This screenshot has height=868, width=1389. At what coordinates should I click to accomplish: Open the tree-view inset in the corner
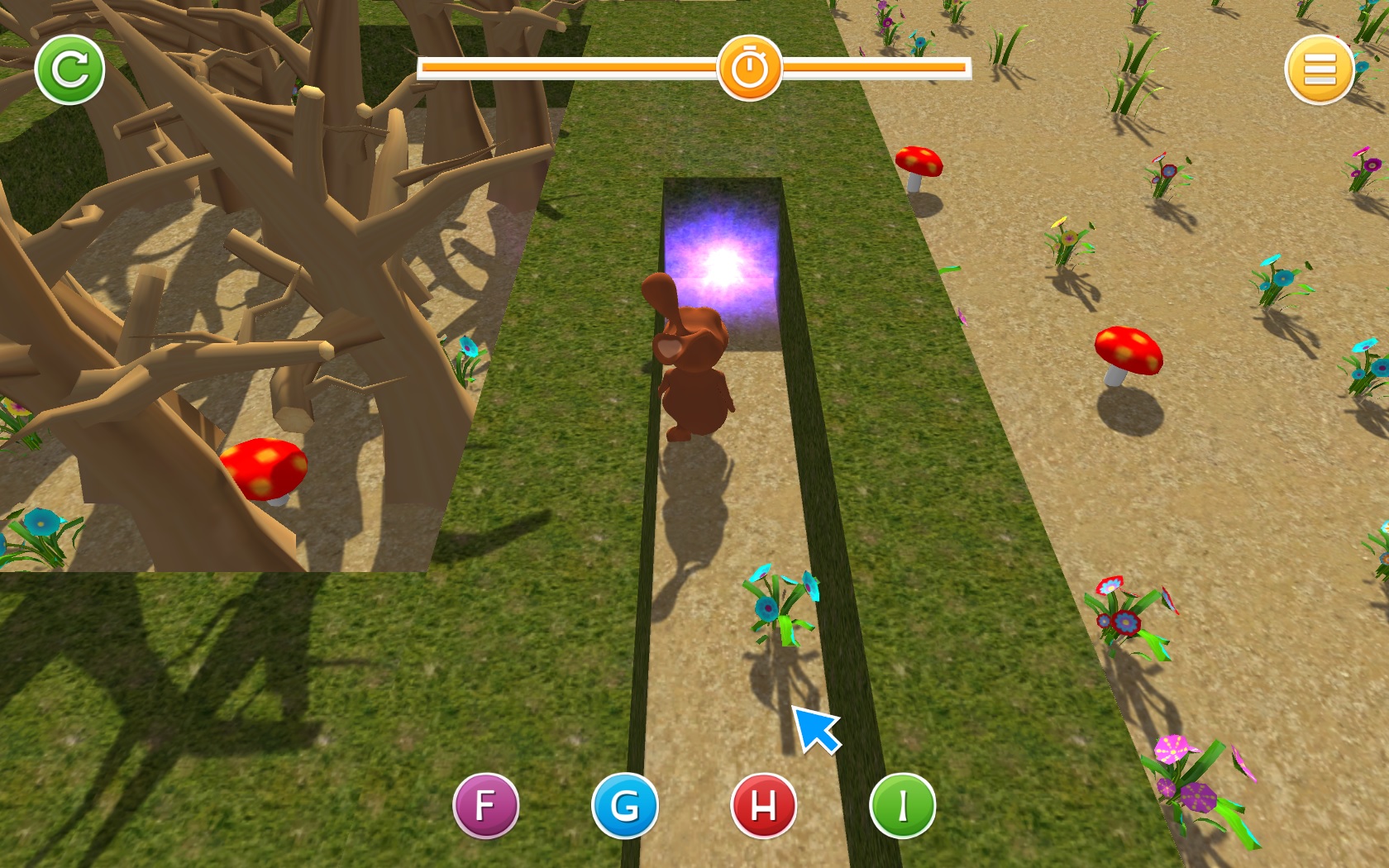pyautogui.click(x=211, y=285)
